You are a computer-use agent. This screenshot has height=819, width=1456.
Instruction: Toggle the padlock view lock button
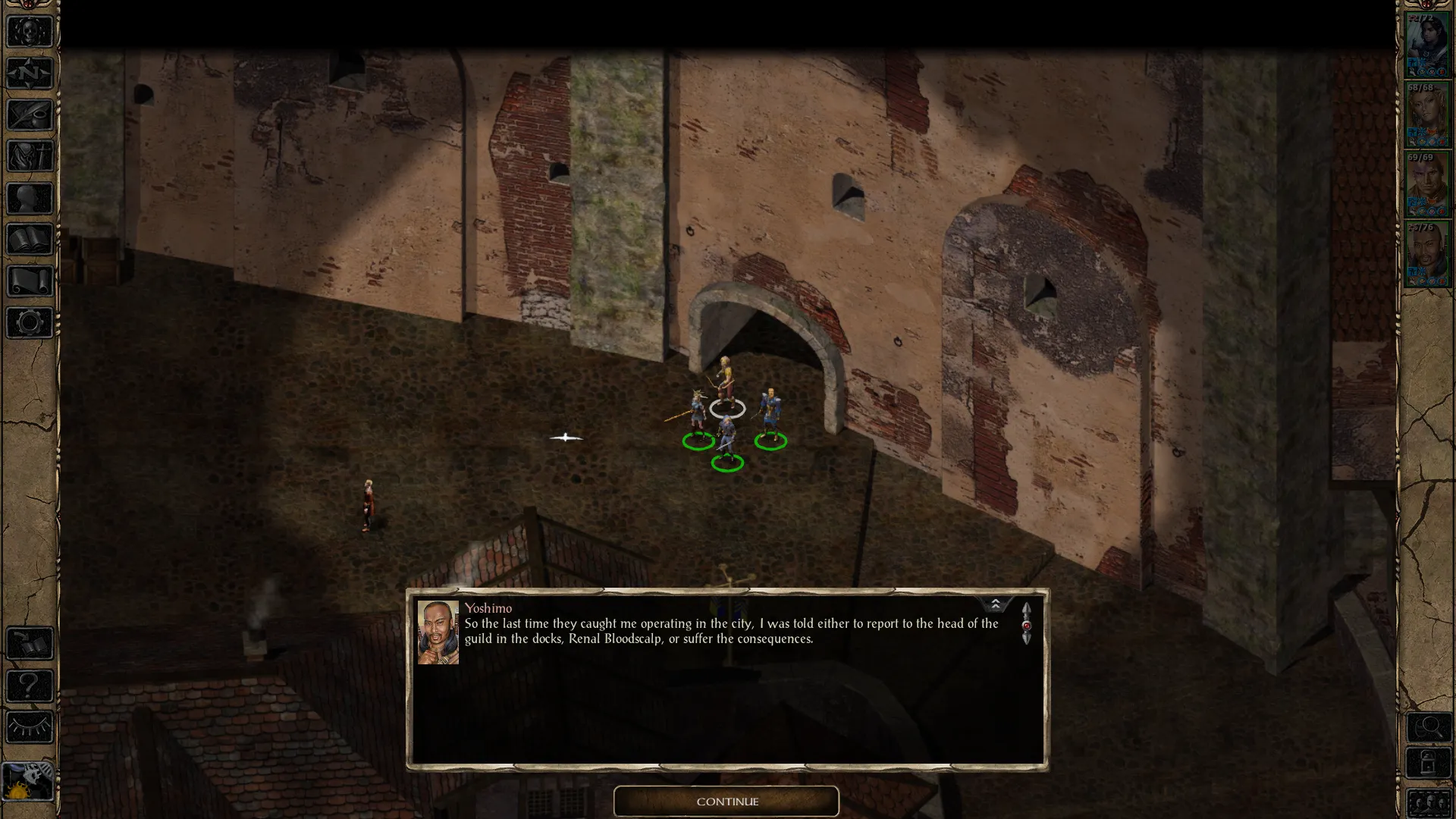(x=1429, y=763)
